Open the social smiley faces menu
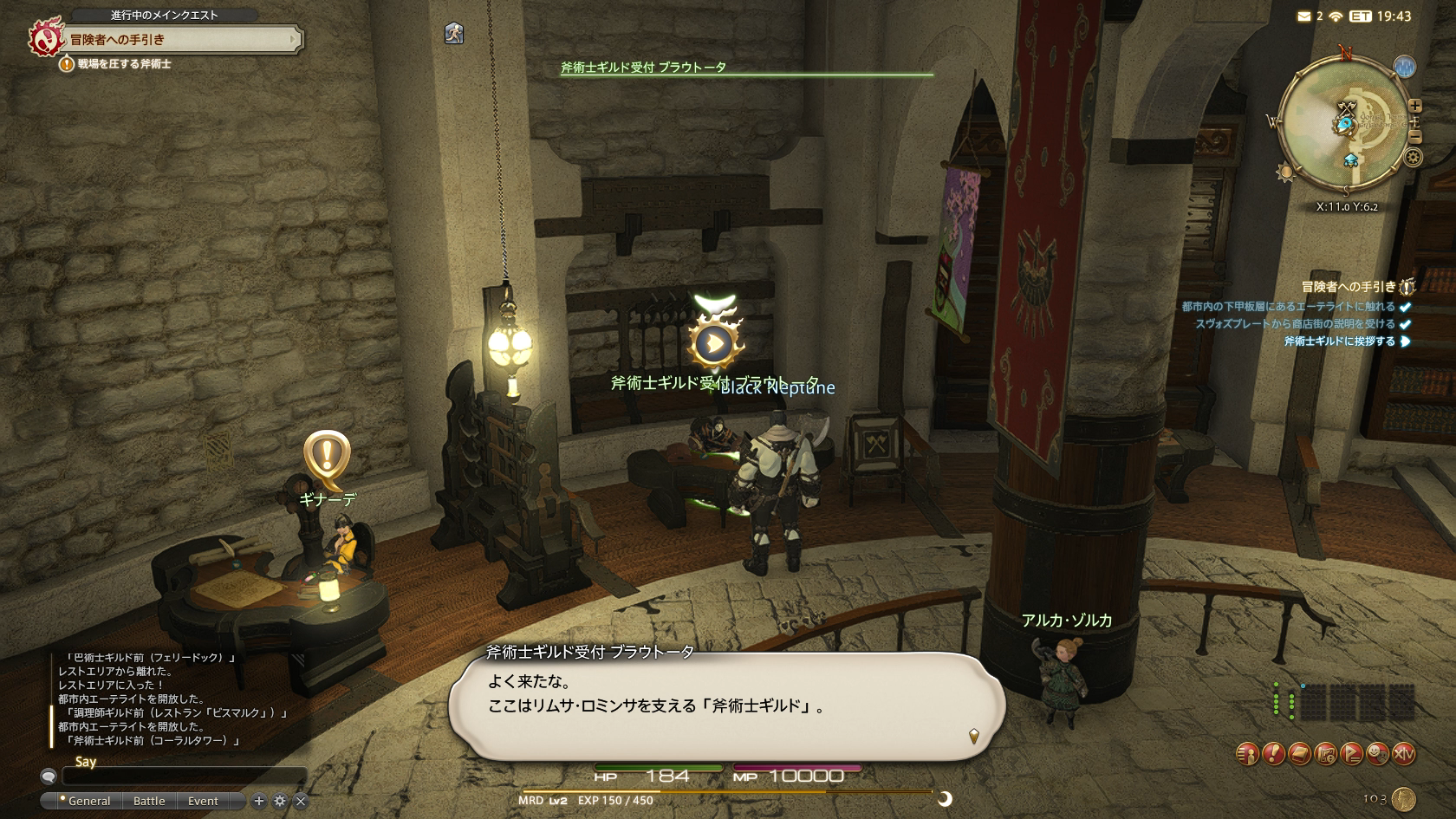The width and height of the screenshot is (1456, 819). click(x=1377, y=754)
